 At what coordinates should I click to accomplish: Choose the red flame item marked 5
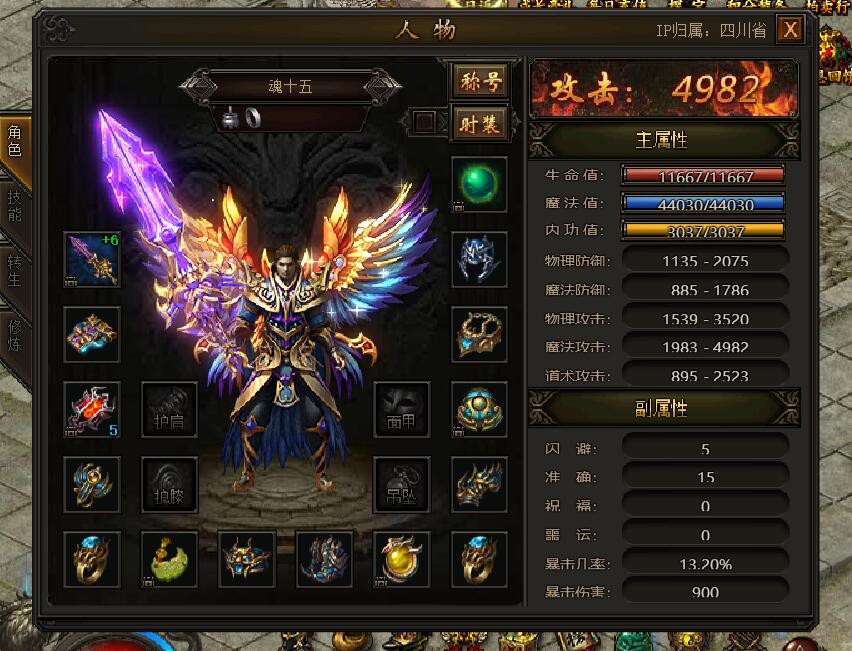click(92, 409)
